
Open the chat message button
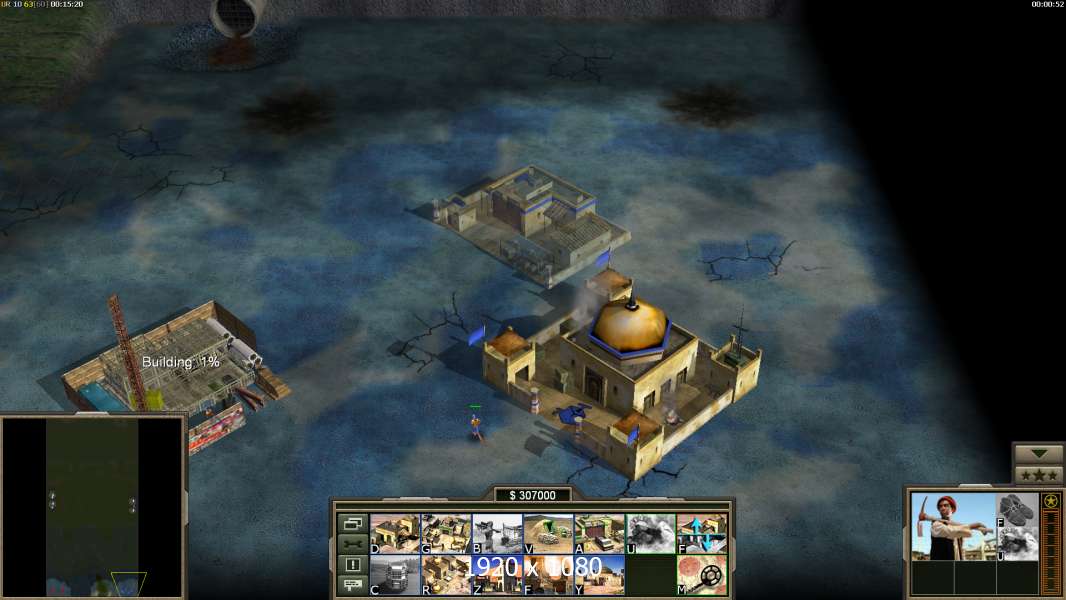[352, 586]
